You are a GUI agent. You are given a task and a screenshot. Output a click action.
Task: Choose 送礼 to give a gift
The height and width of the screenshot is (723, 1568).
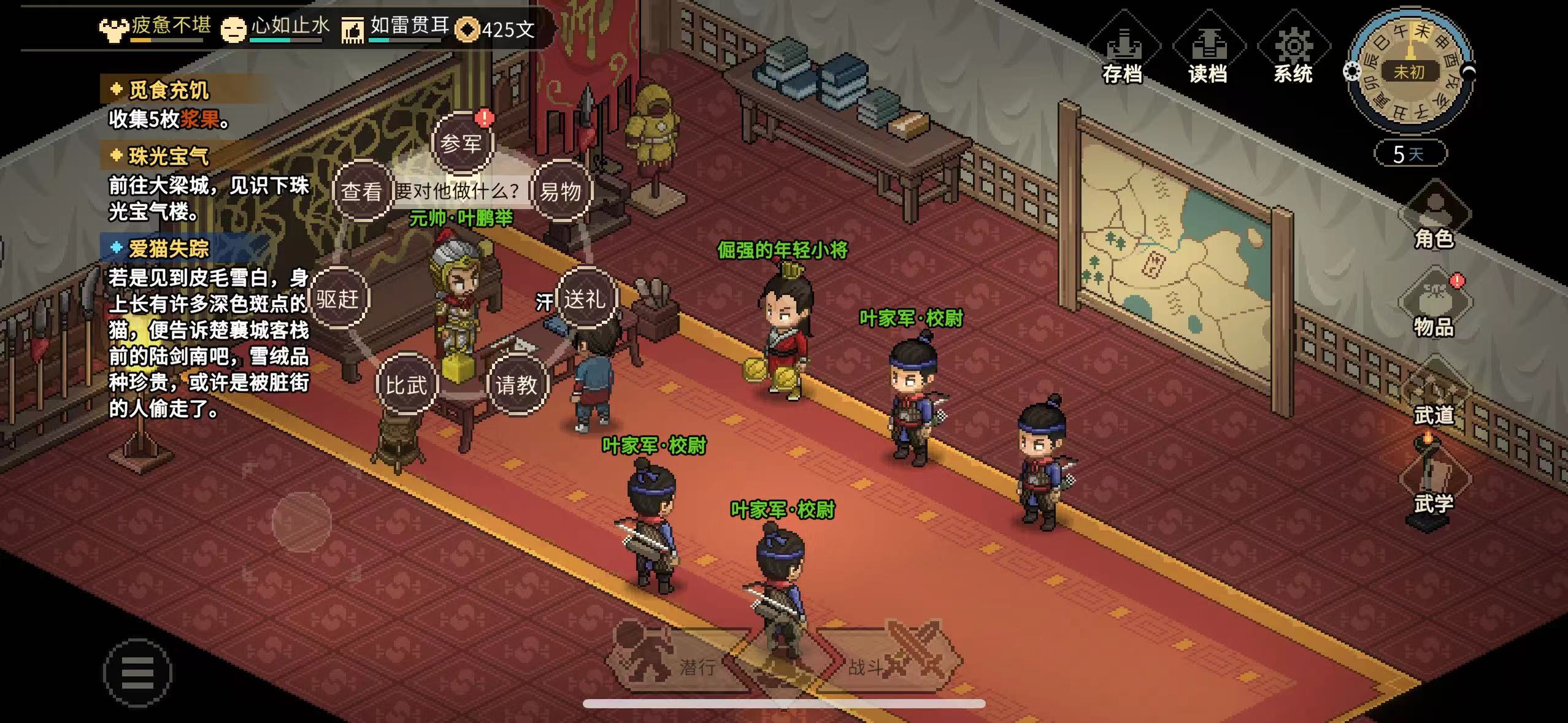point(585,299)
